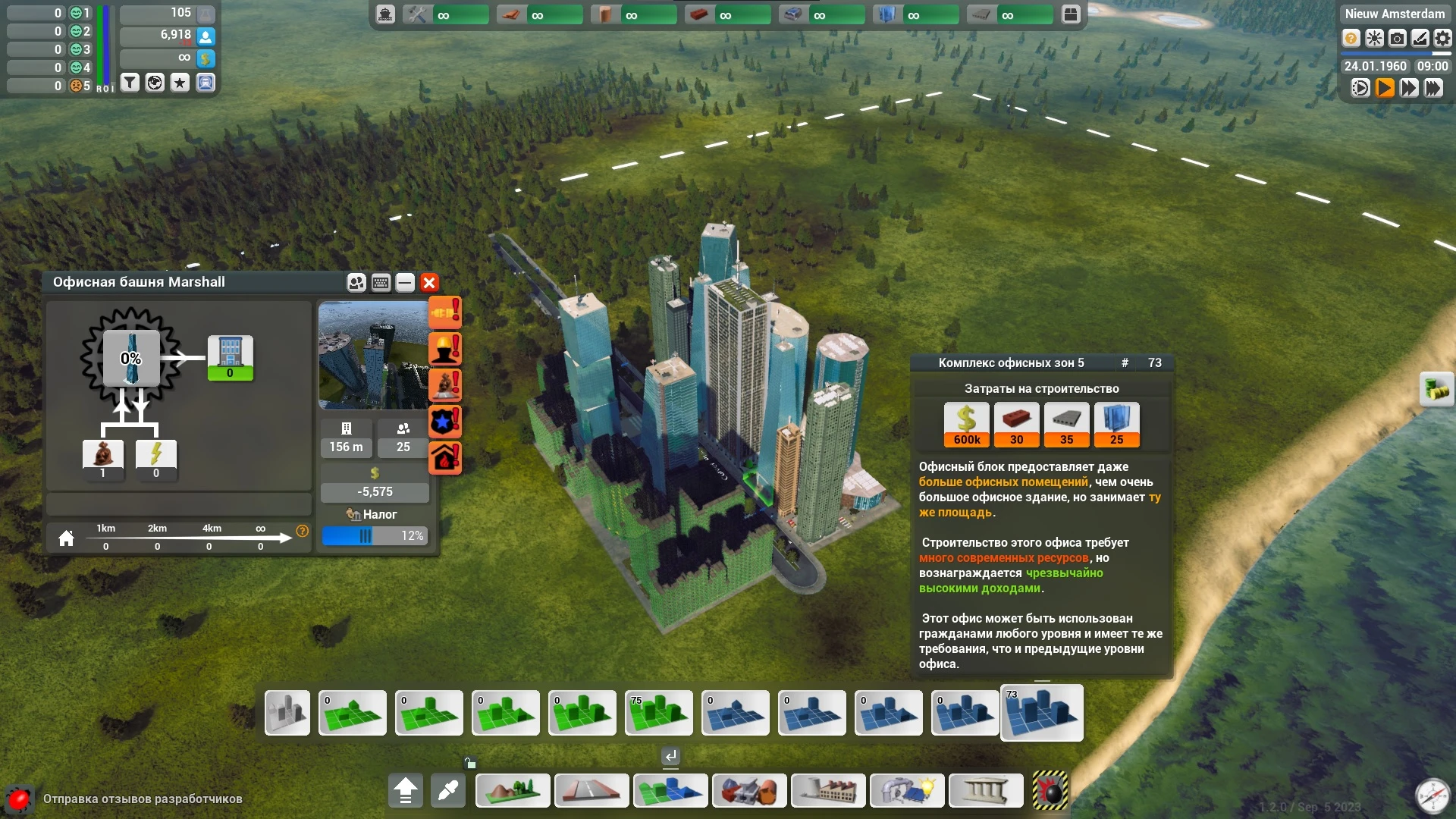Select the eyedropper tool in the bottom bar
Screen dimensions: 1456x819
(x=448, y=790)
